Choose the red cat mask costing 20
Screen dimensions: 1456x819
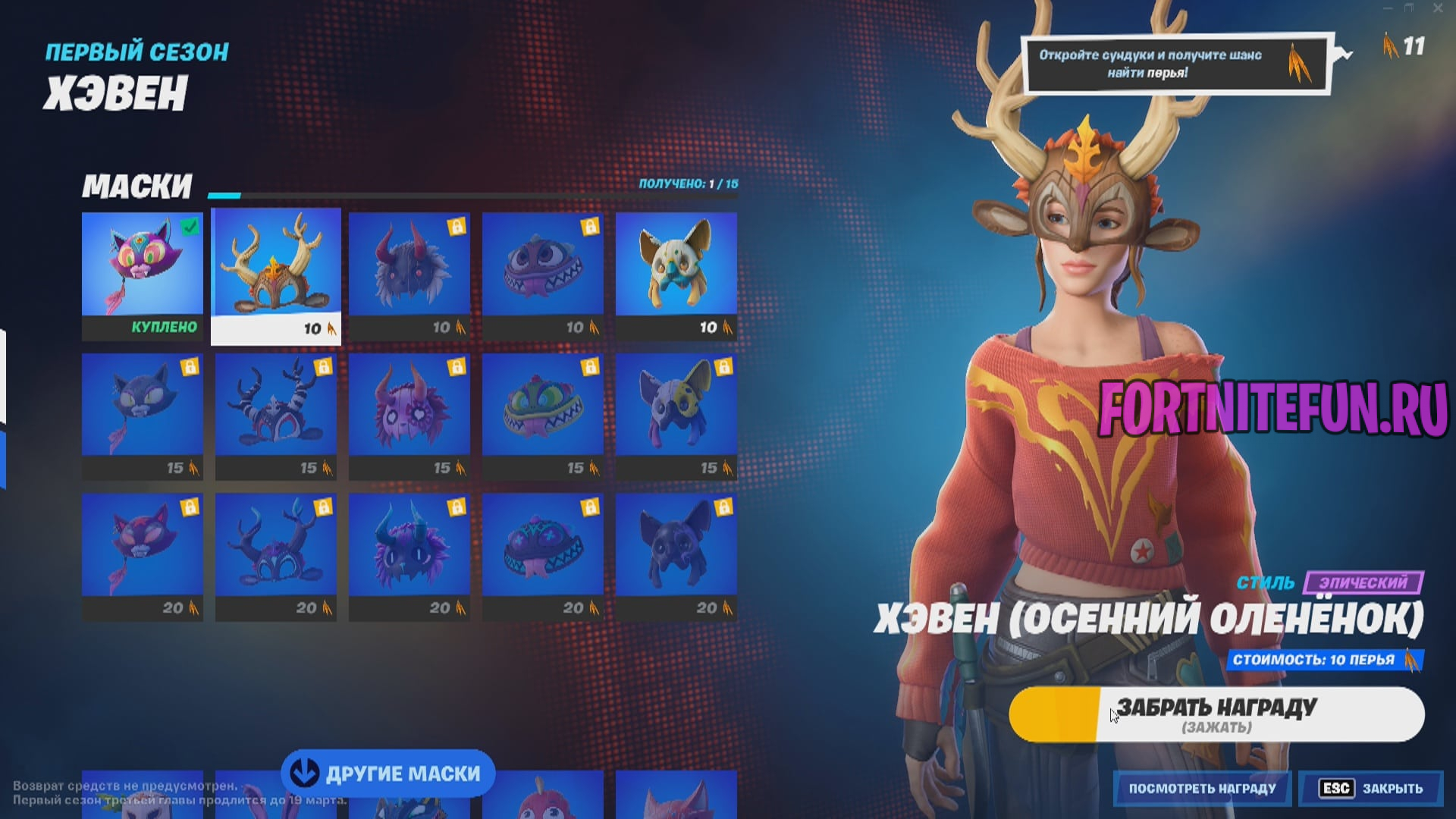[x=143, y=546]
